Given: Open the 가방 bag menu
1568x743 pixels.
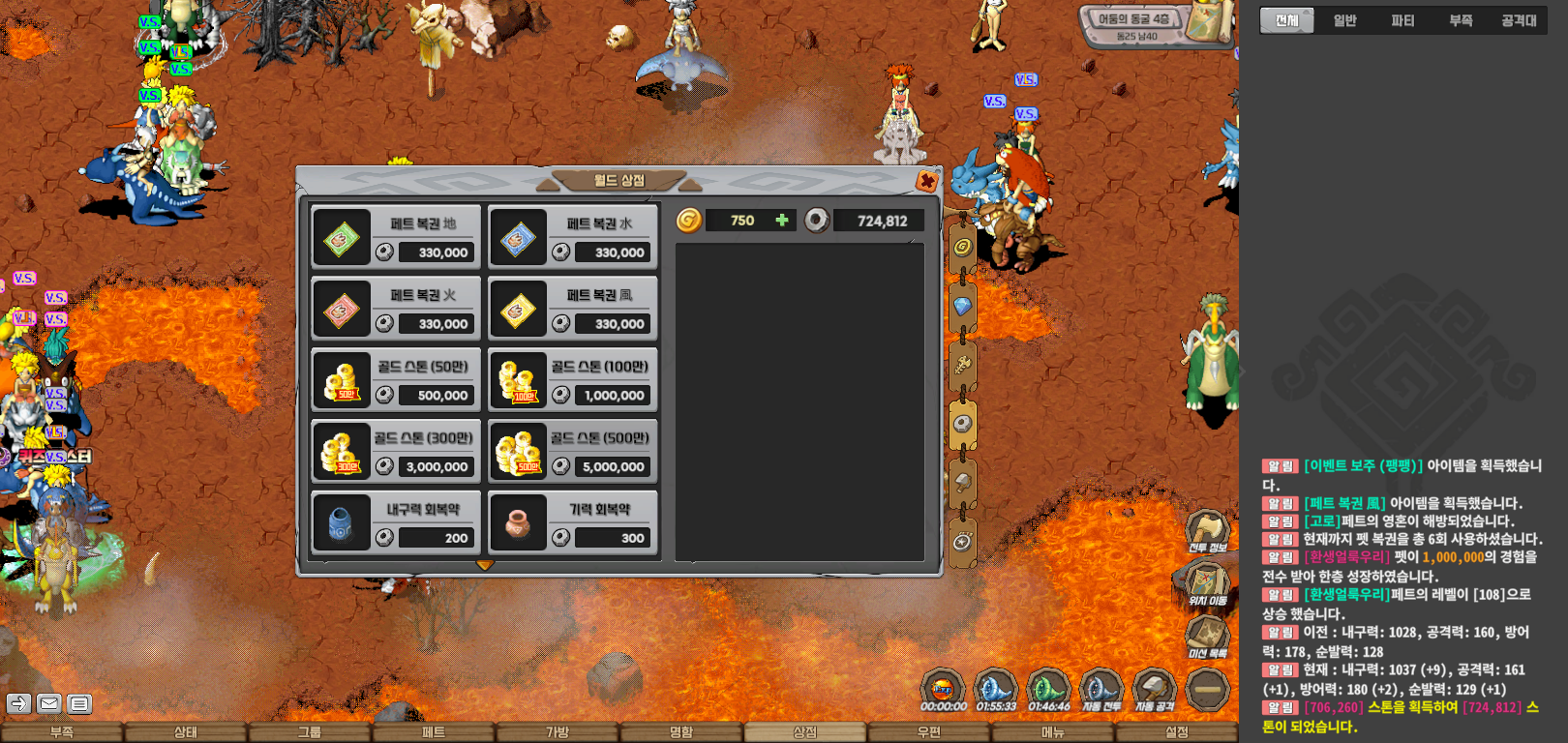Looking at the screenshot, I should tap(558, 732).
